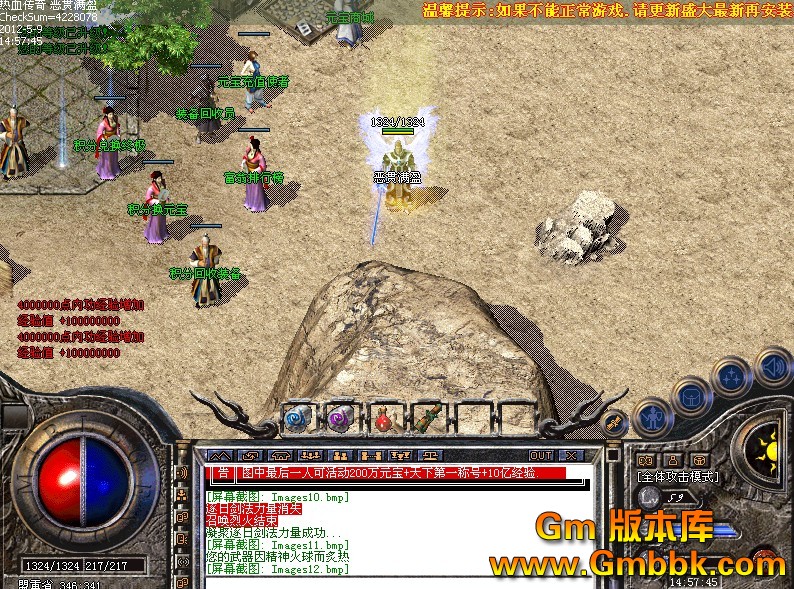The image size is (794, 589).
Task: Use the purple swirl scroll in the belt
Action: point(338,419)
